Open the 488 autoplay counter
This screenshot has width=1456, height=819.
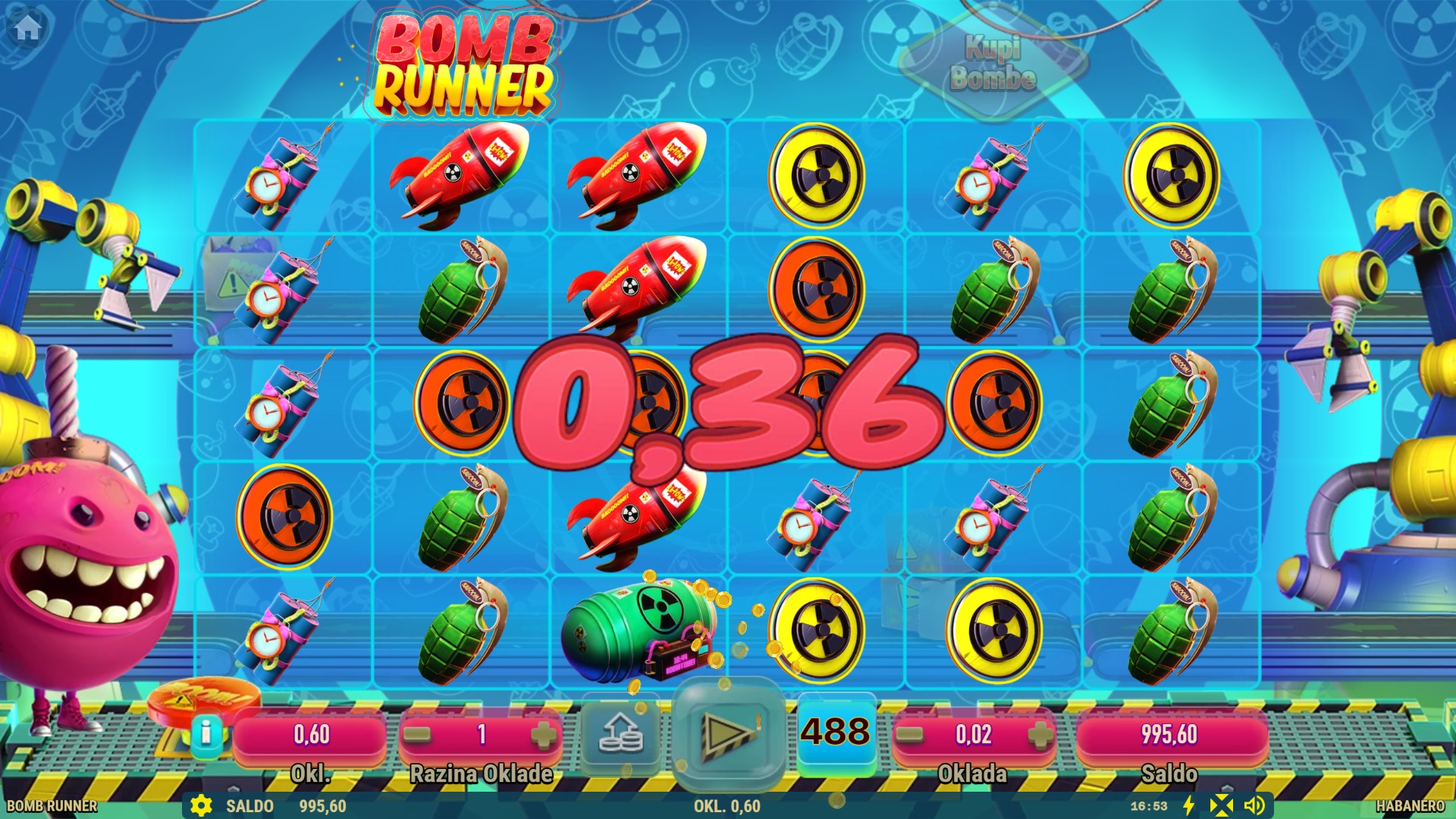(836, 733)
